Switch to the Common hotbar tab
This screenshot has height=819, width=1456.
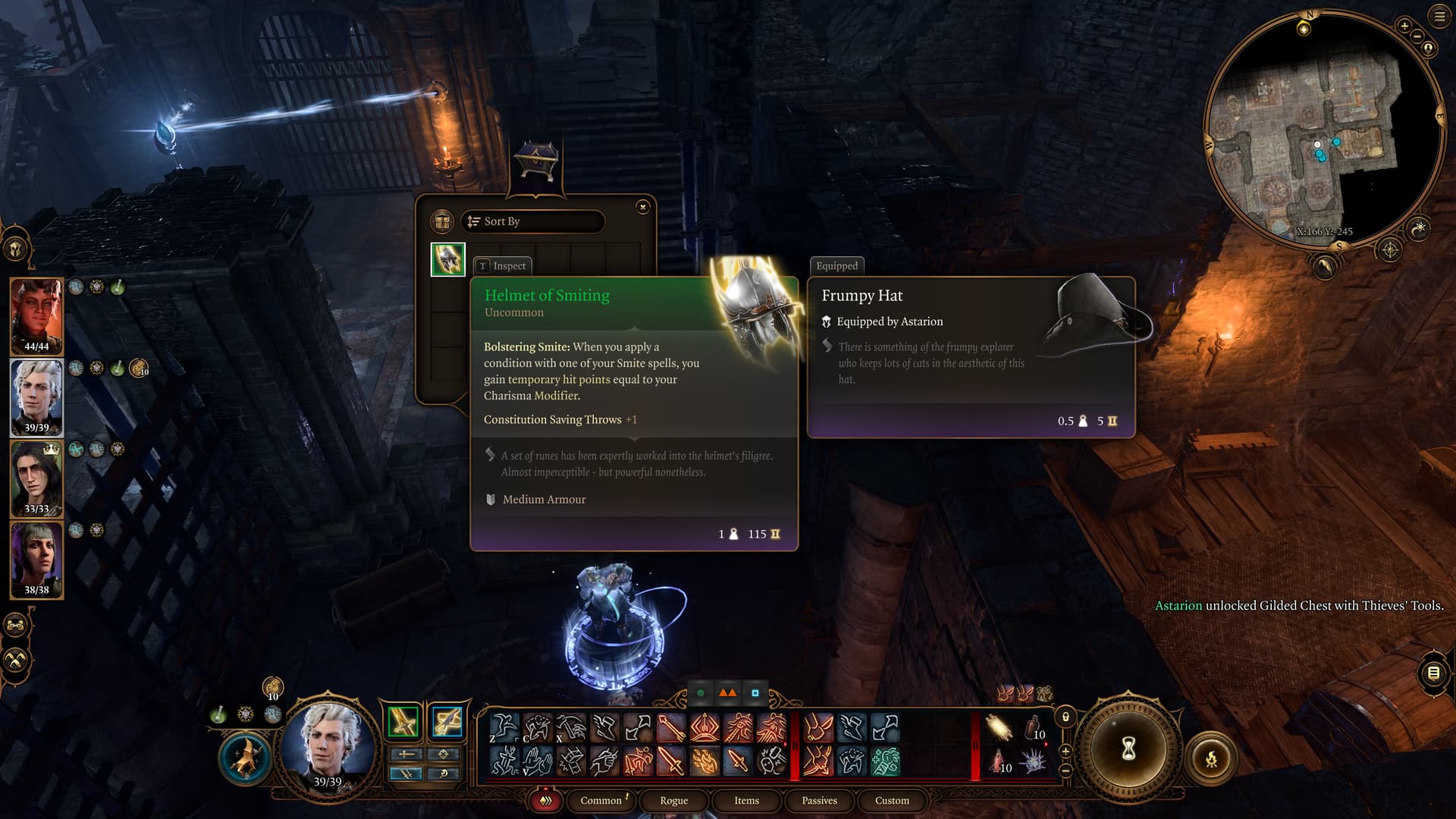[601, 800]
